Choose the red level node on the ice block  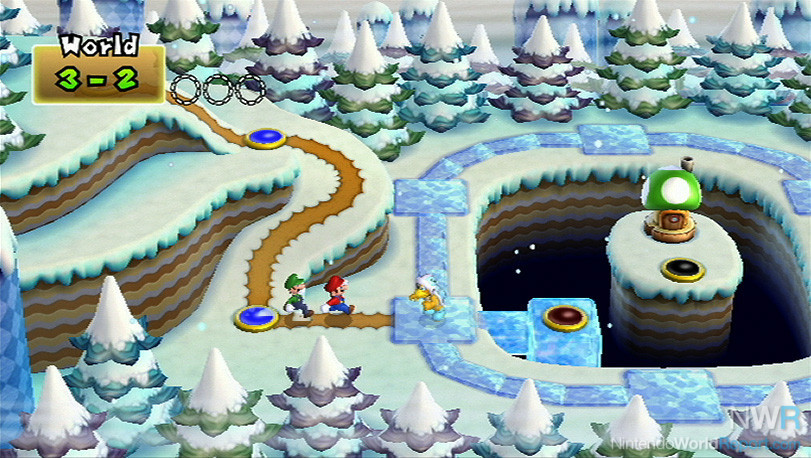click(x=564, y=319)
